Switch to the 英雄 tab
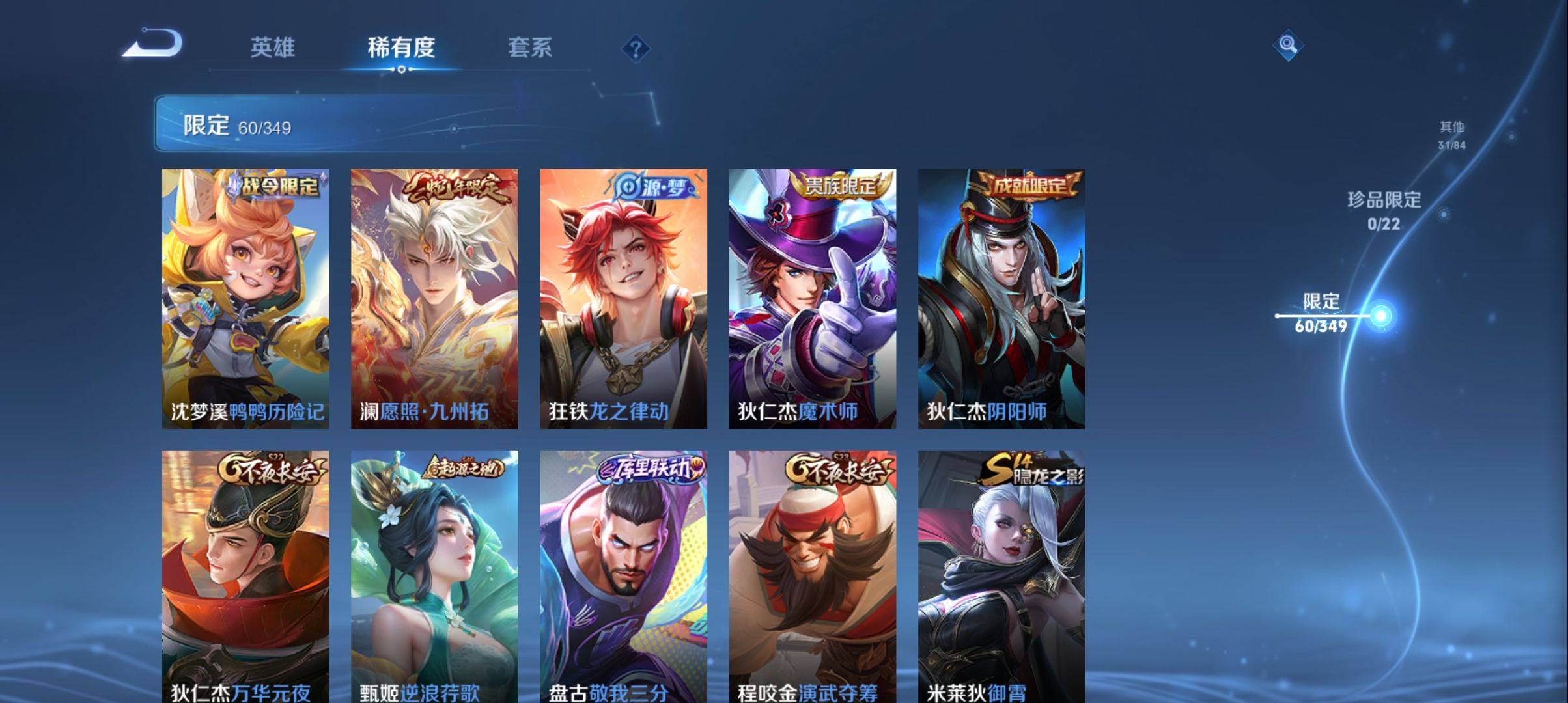The height and width of the screenshot is (703, 1568). (x=272, y=48)
